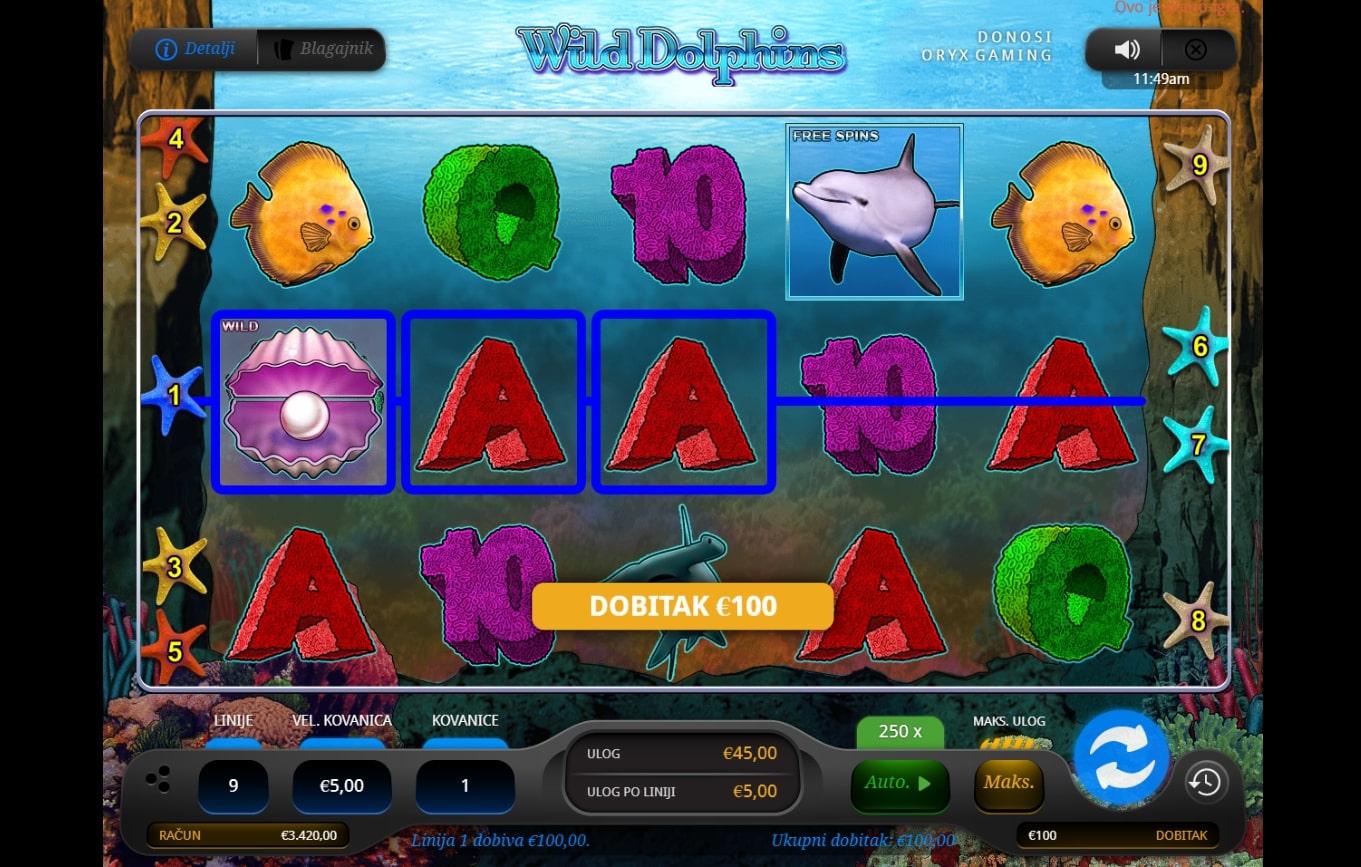Open the game history clock icon

pyautogui.click(x=1205, y=781)
